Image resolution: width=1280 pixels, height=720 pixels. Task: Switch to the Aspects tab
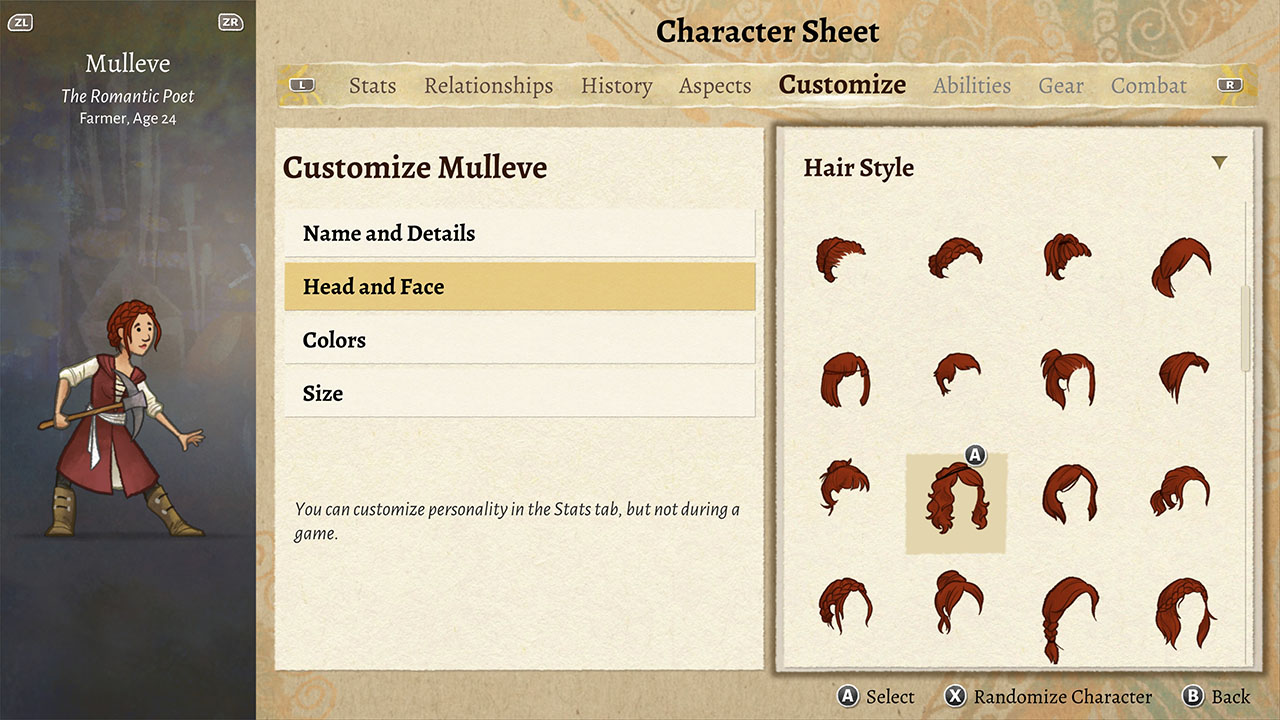pos(715,86)
